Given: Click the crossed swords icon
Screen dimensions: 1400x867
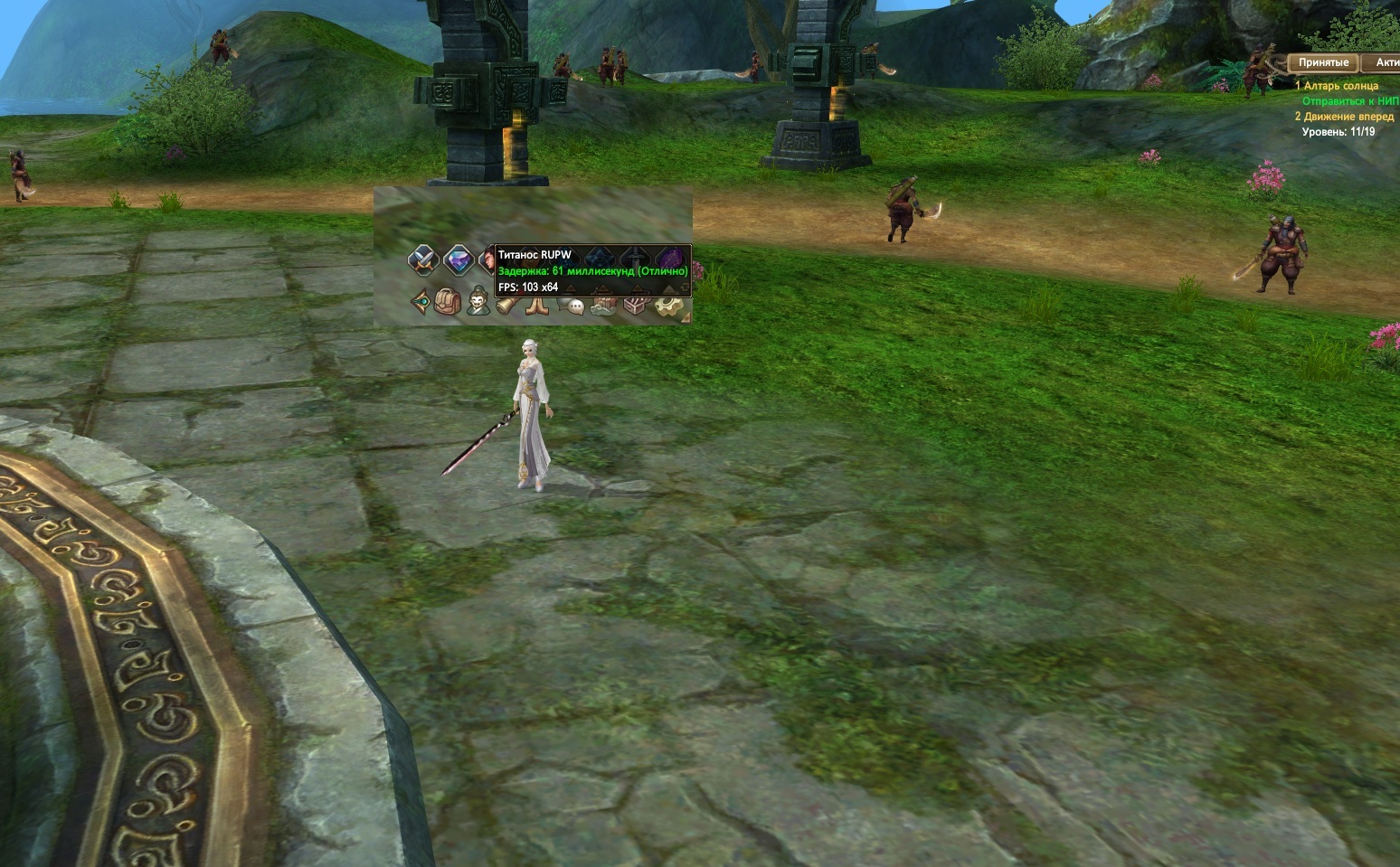Looking at the screenshot, I should [x=421, y=260].
